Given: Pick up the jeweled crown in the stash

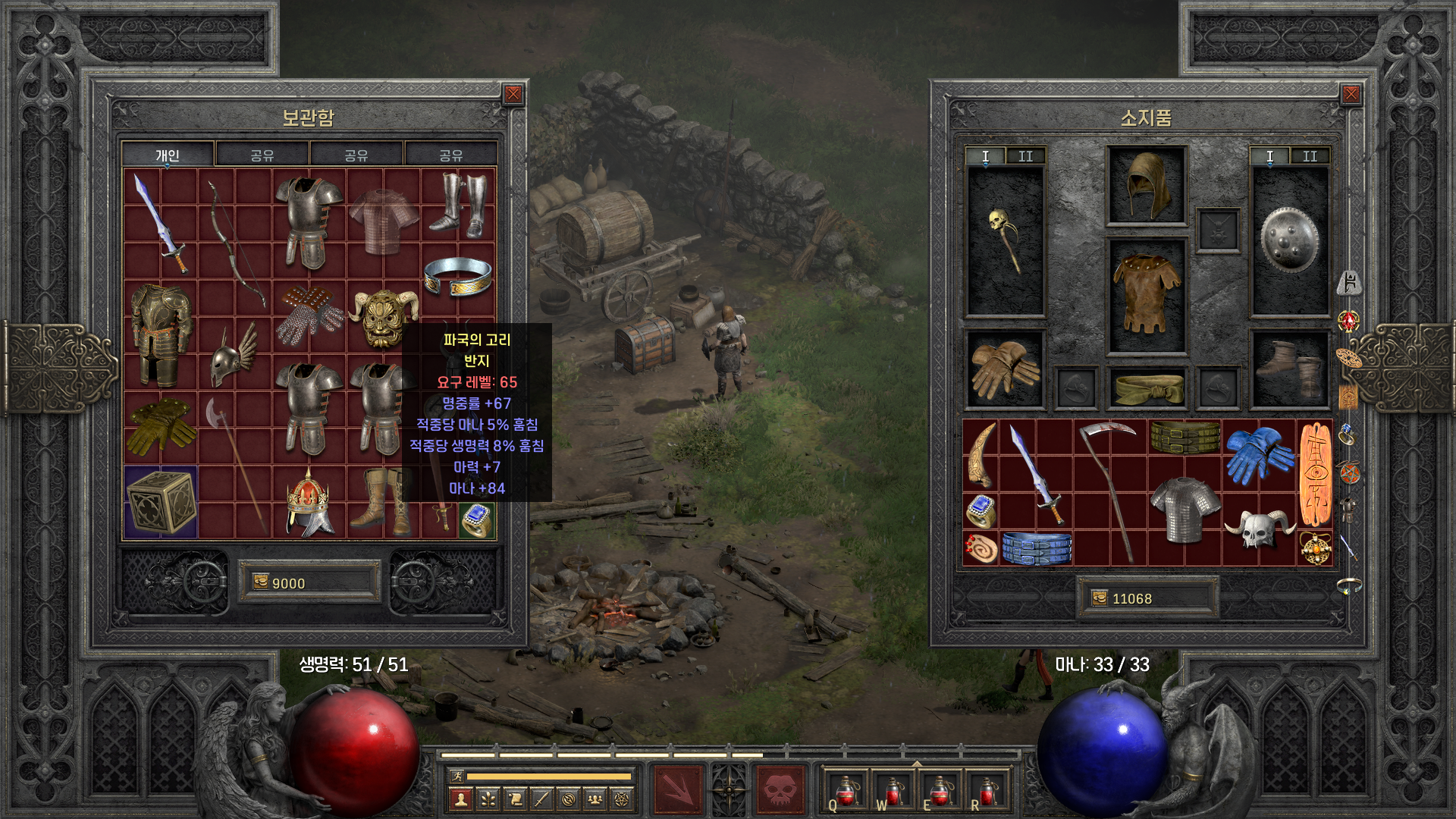Looking at the screenshot, I should [308, 502].
